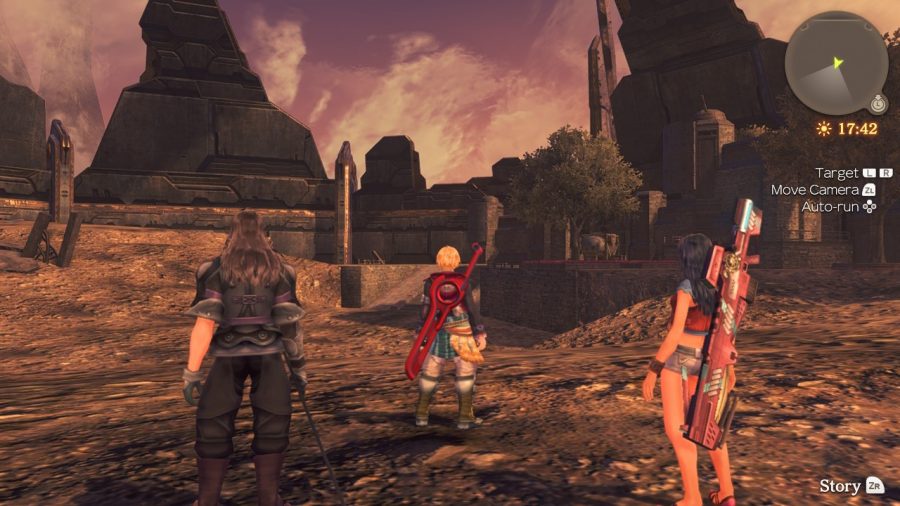Open the circular minimap
Image resolution: width=900 pixels, height=506 pixels.
[835, 63]
